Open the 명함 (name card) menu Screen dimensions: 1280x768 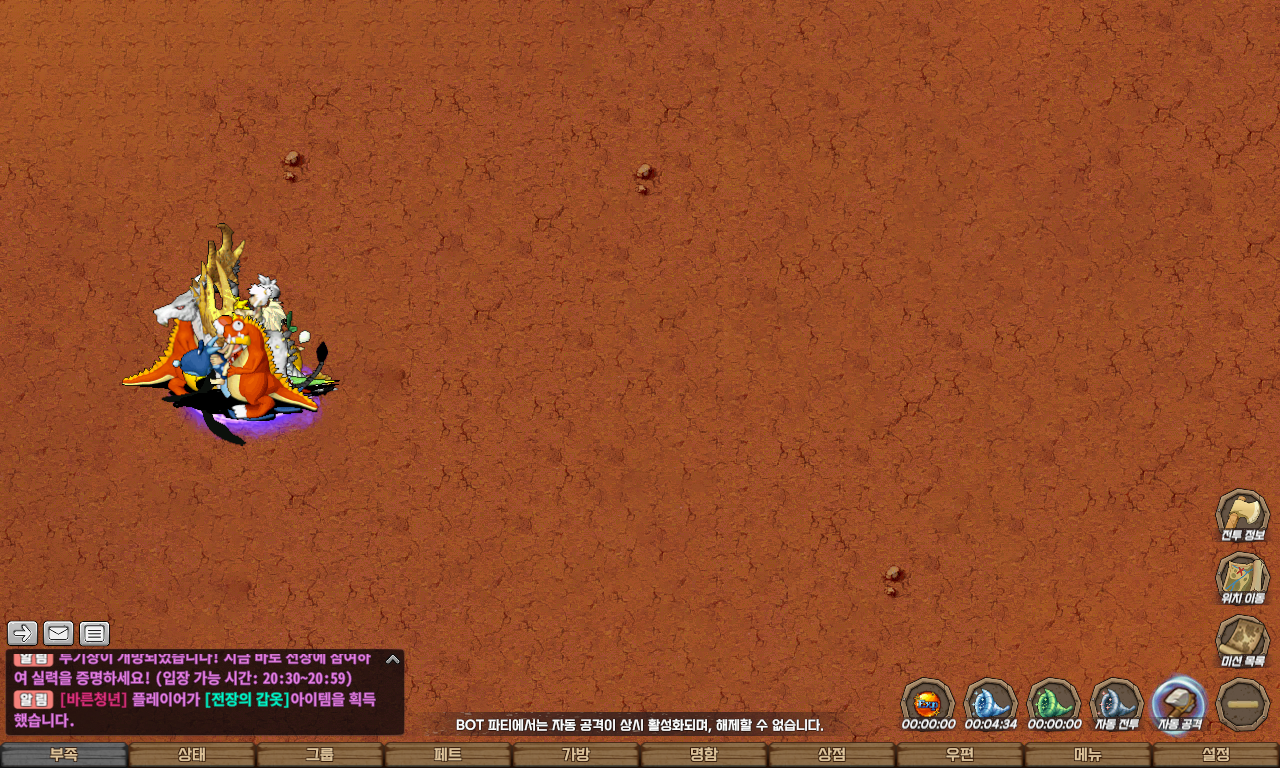(704, 755)
